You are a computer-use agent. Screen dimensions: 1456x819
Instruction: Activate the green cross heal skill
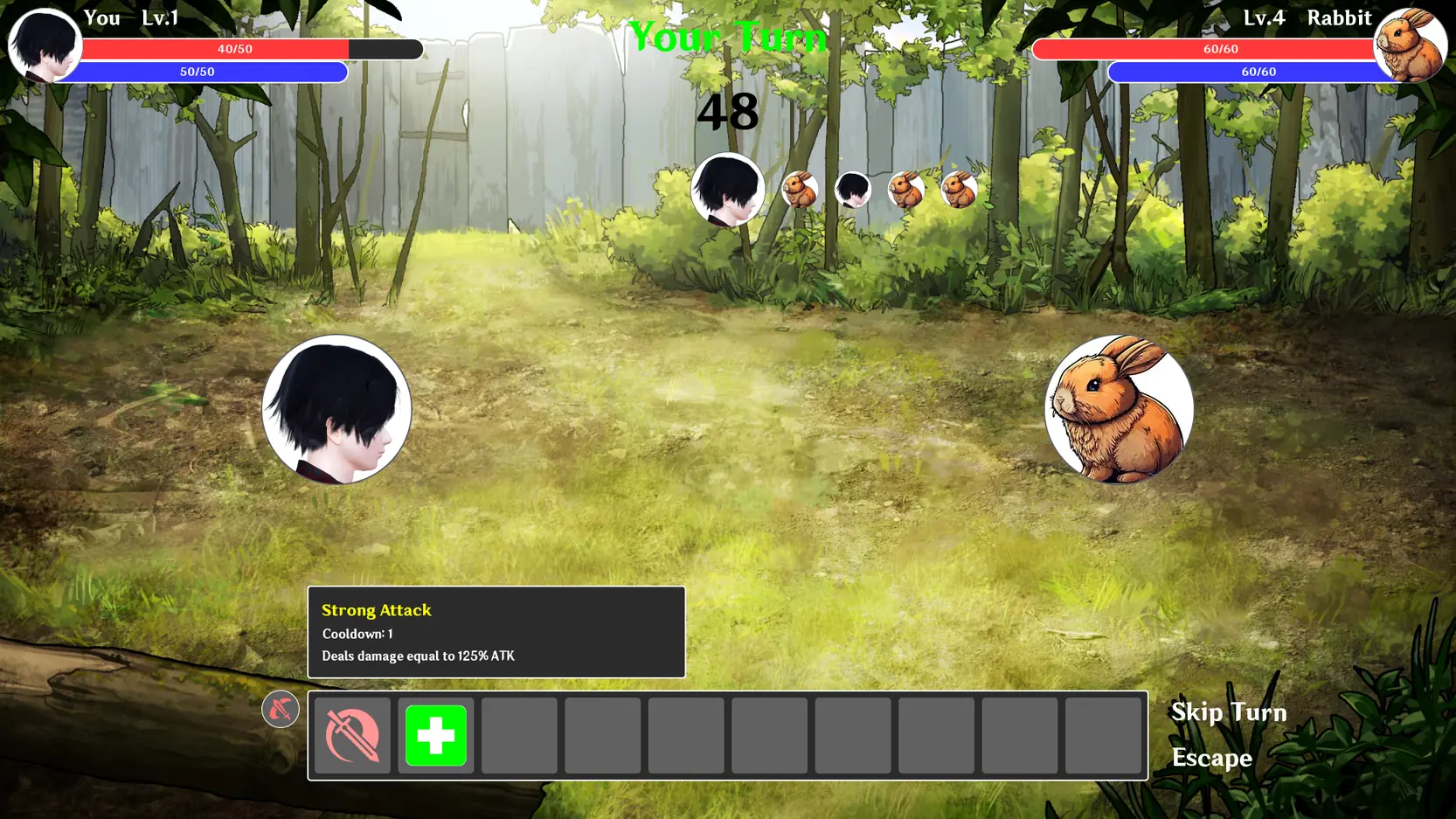pos(436,735)
